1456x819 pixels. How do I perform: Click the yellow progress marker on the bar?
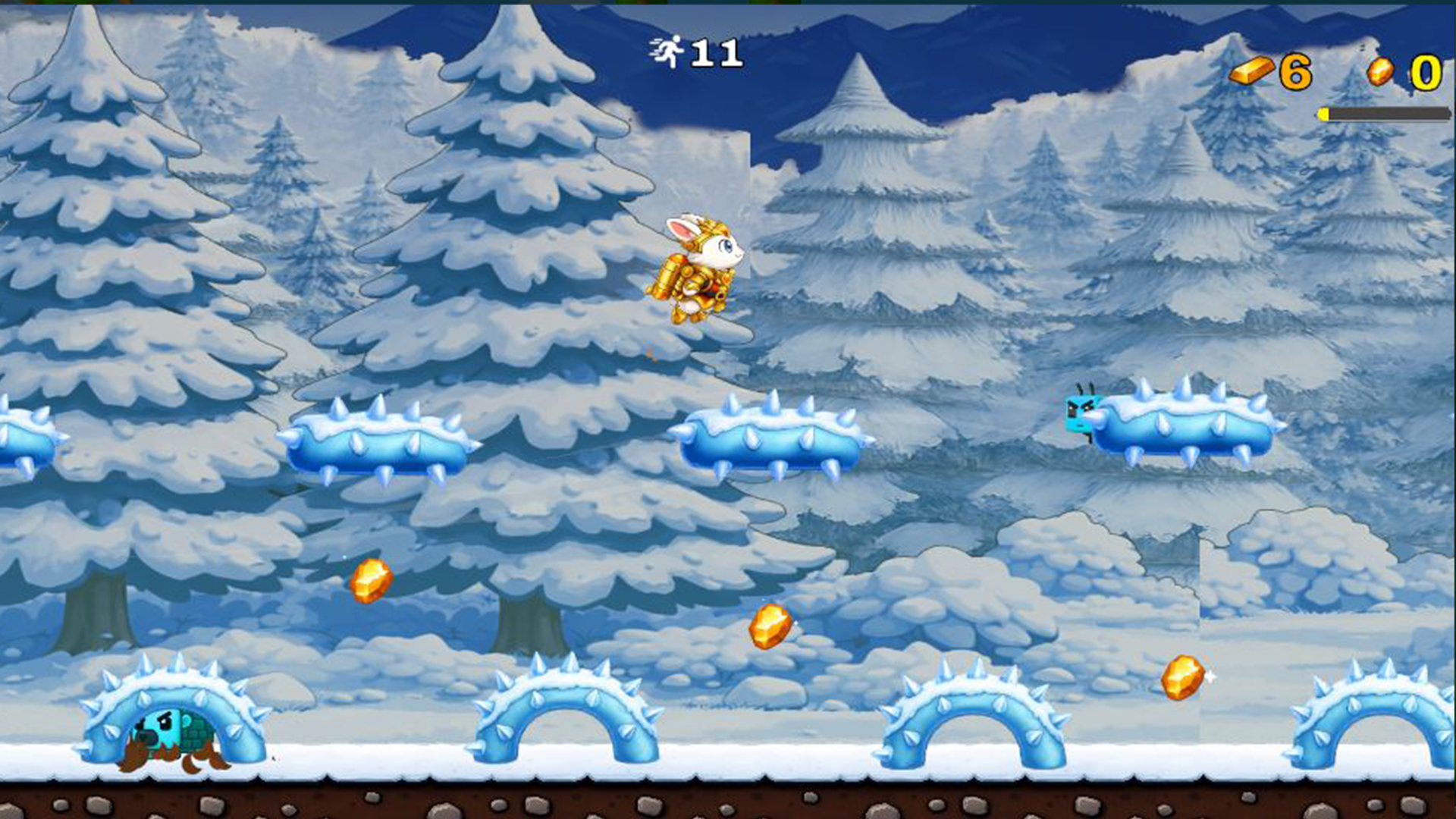[x=1323, y=114]
